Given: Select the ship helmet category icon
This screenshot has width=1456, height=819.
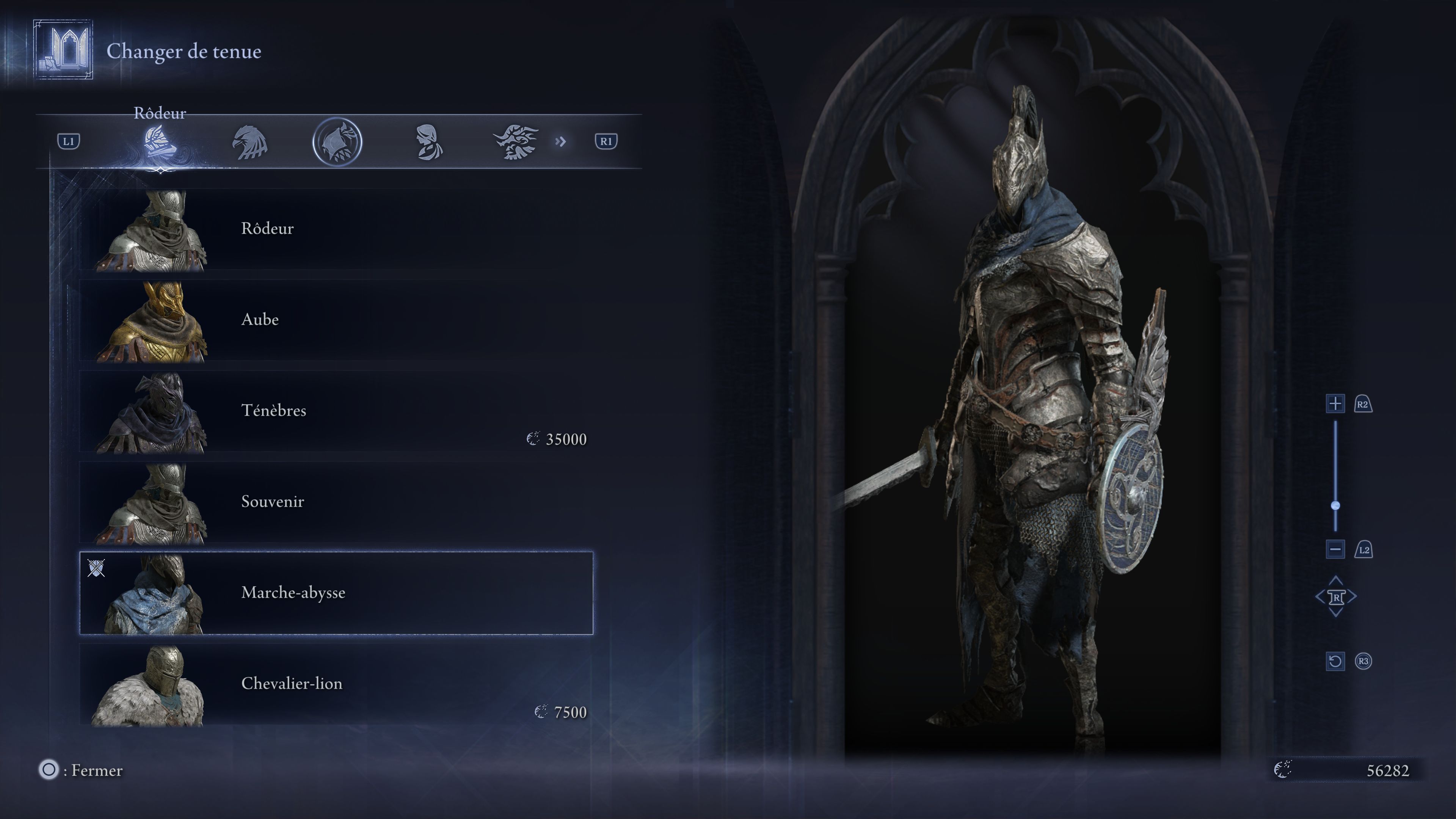Looking at the screenshot, I should point(160,143).
